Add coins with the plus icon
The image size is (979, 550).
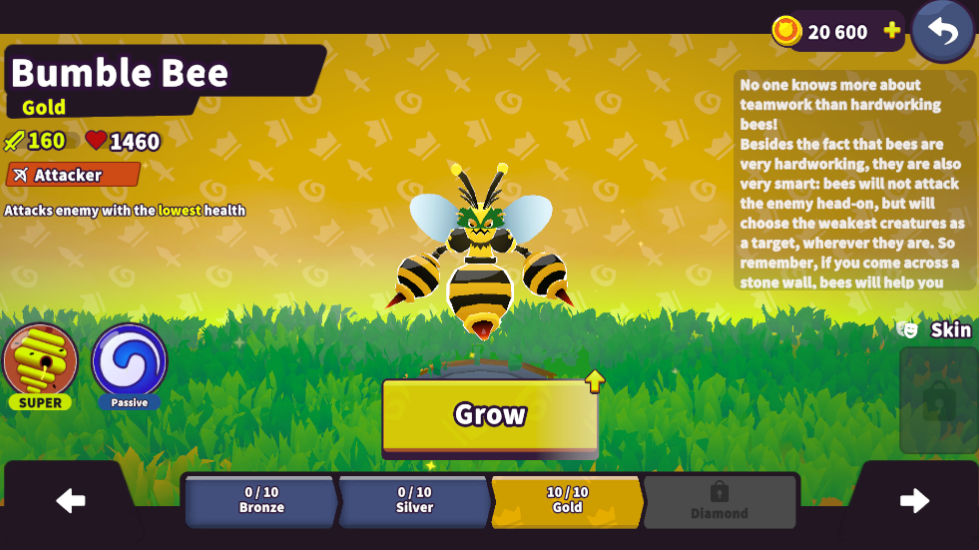(x=892, y=32)
